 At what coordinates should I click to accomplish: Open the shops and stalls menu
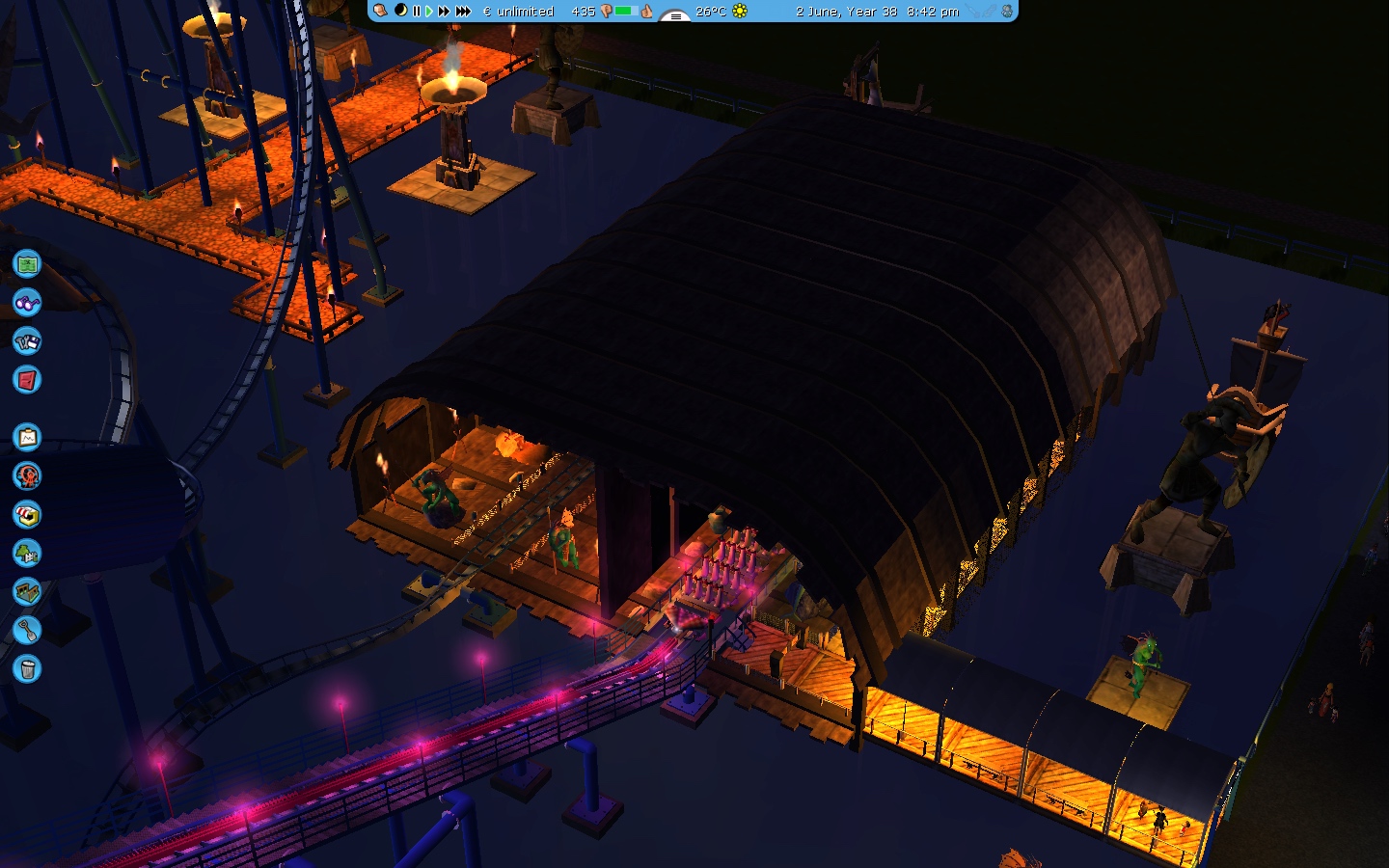tap(27, 515)
